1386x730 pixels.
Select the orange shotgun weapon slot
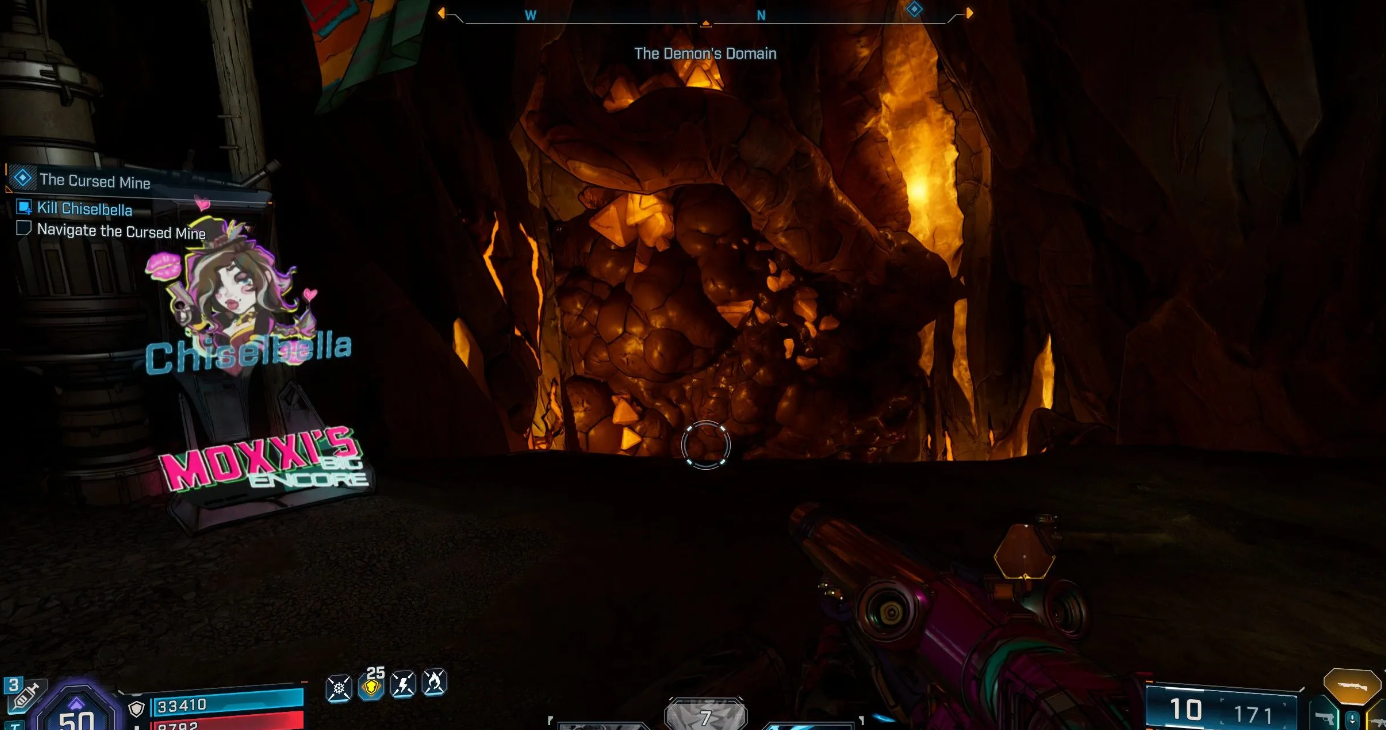pos(1352,684)
